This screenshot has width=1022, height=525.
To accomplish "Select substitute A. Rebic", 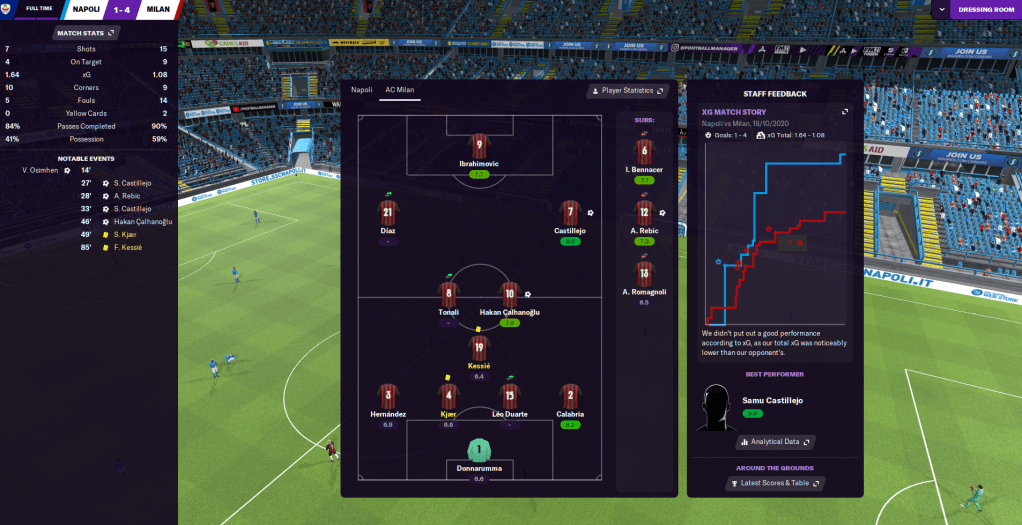I will tap(644, 217).
